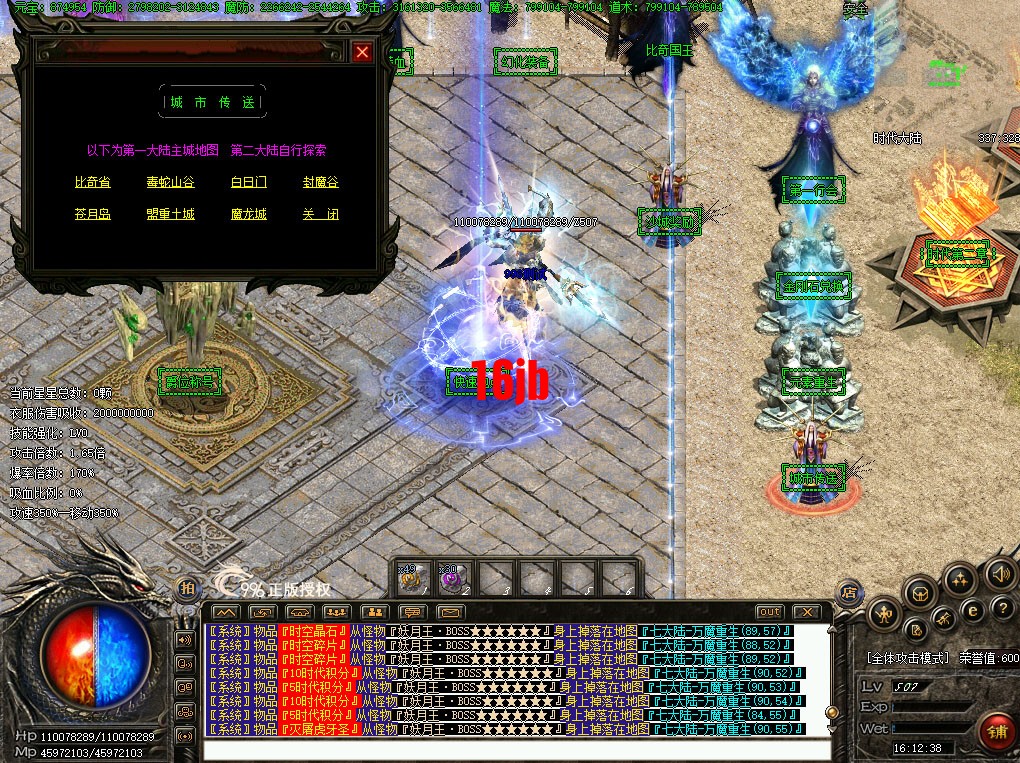1020x763 pixels.
Task: Pick the 苍月岛 teleport link
Action: pyautogui.click(x=92, y=214)
